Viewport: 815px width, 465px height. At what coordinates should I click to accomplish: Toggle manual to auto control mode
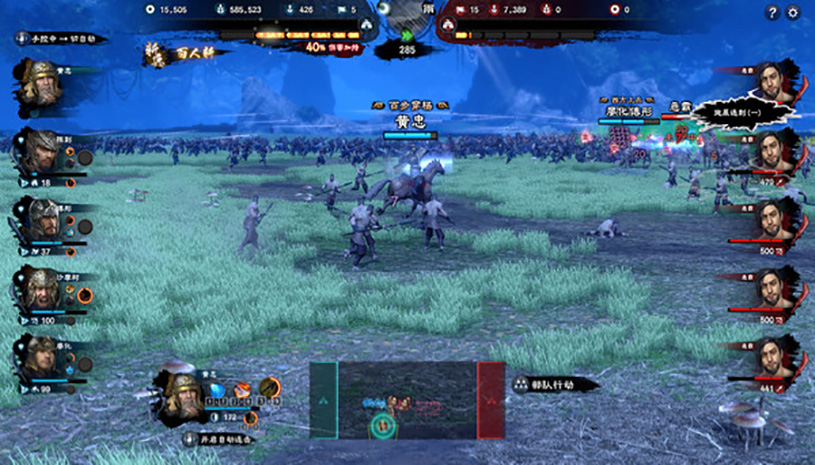pyautogui.click(x=62, y=39)
